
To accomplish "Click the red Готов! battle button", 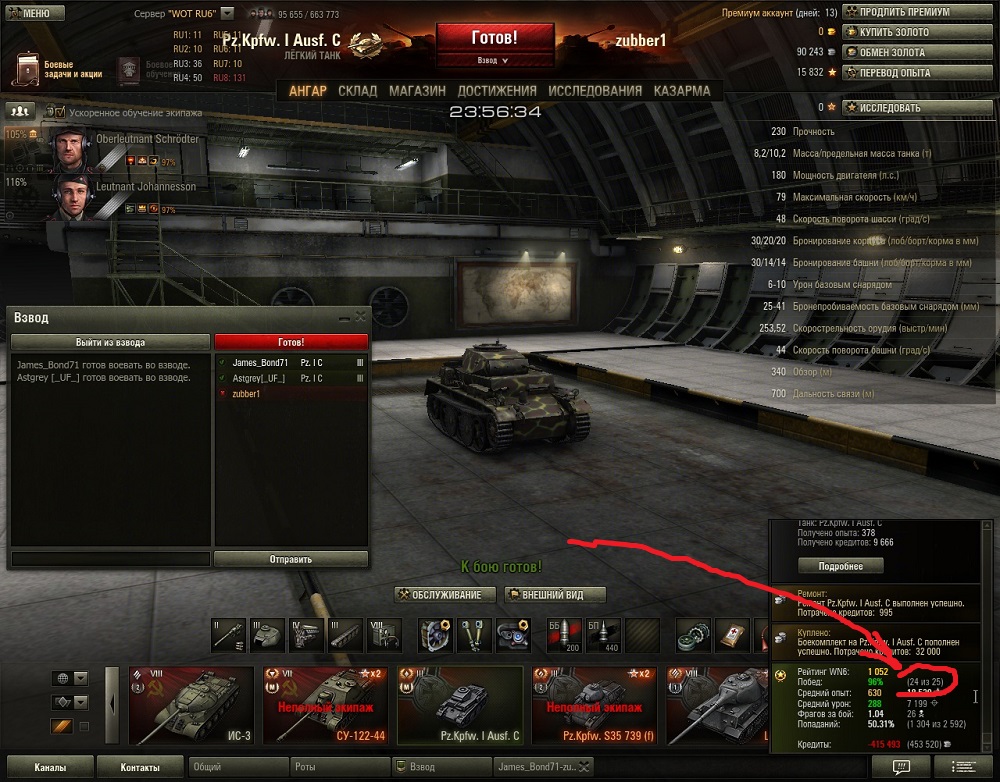I will [494, 38].
